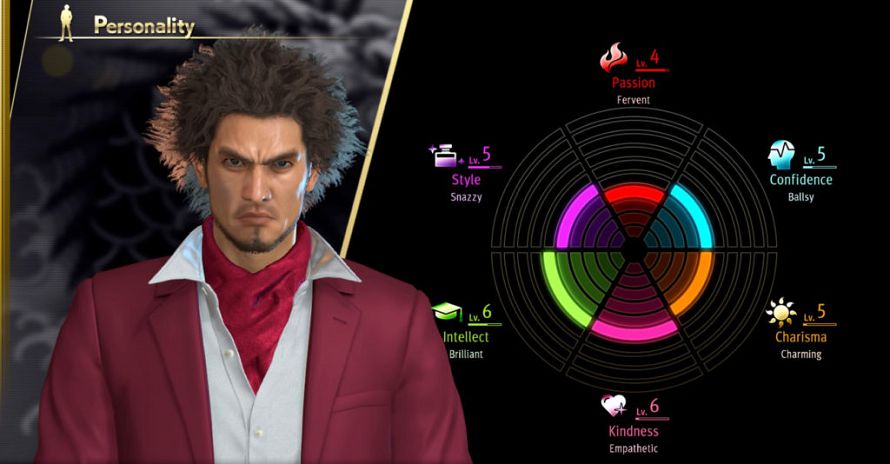Select the Charisma sun icon
890x464 pixels.
[781, 313]
